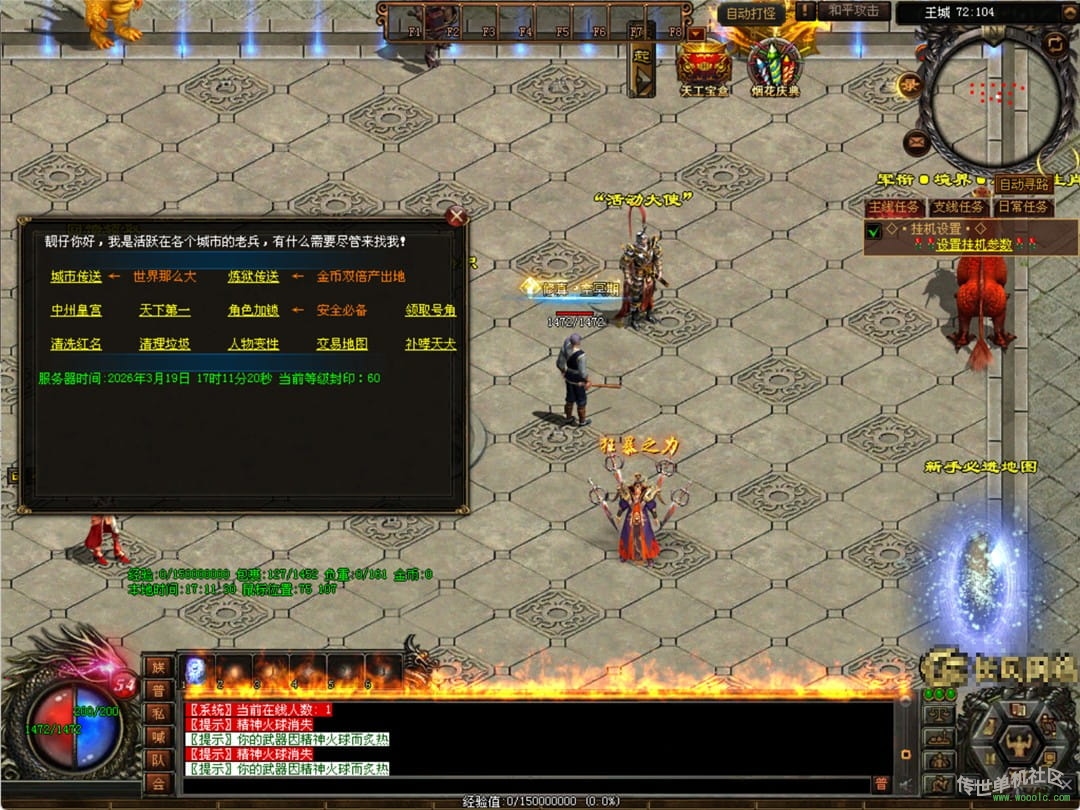
Task: Switch the 和平攻击 attack mode button
Action: click(x=854, y=11)
